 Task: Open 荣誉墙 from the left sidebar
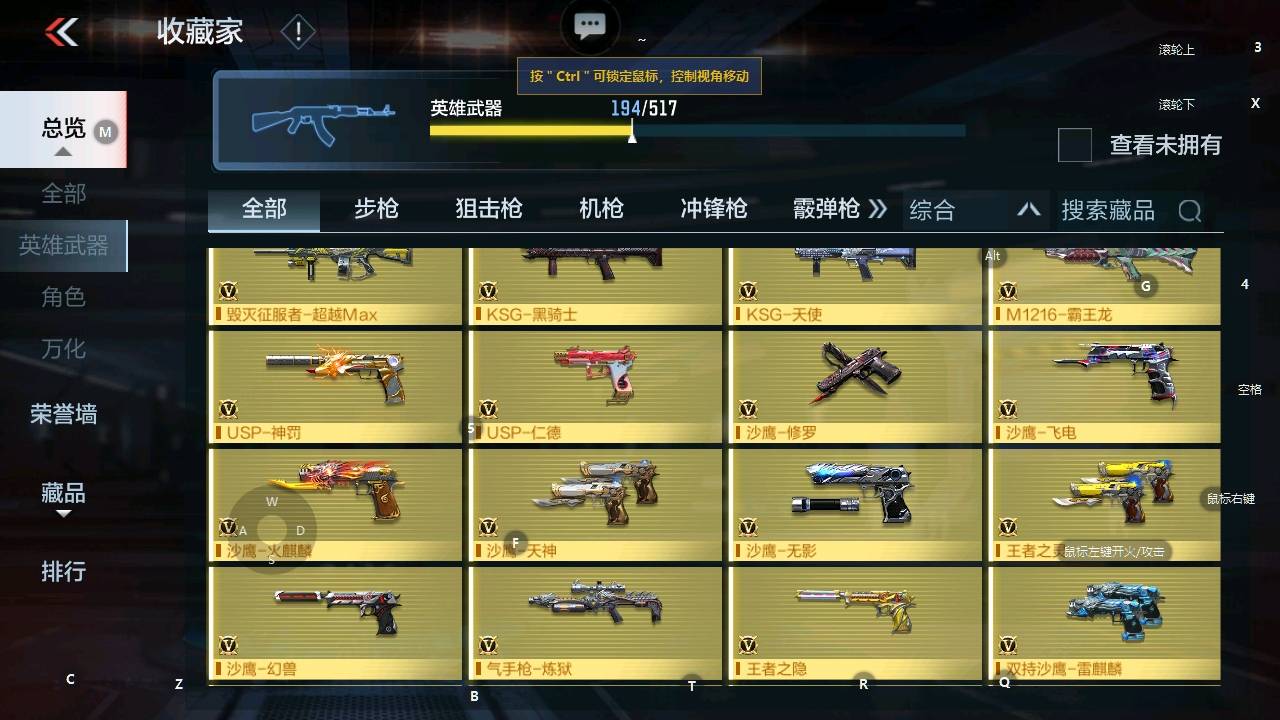click(65, 414)
